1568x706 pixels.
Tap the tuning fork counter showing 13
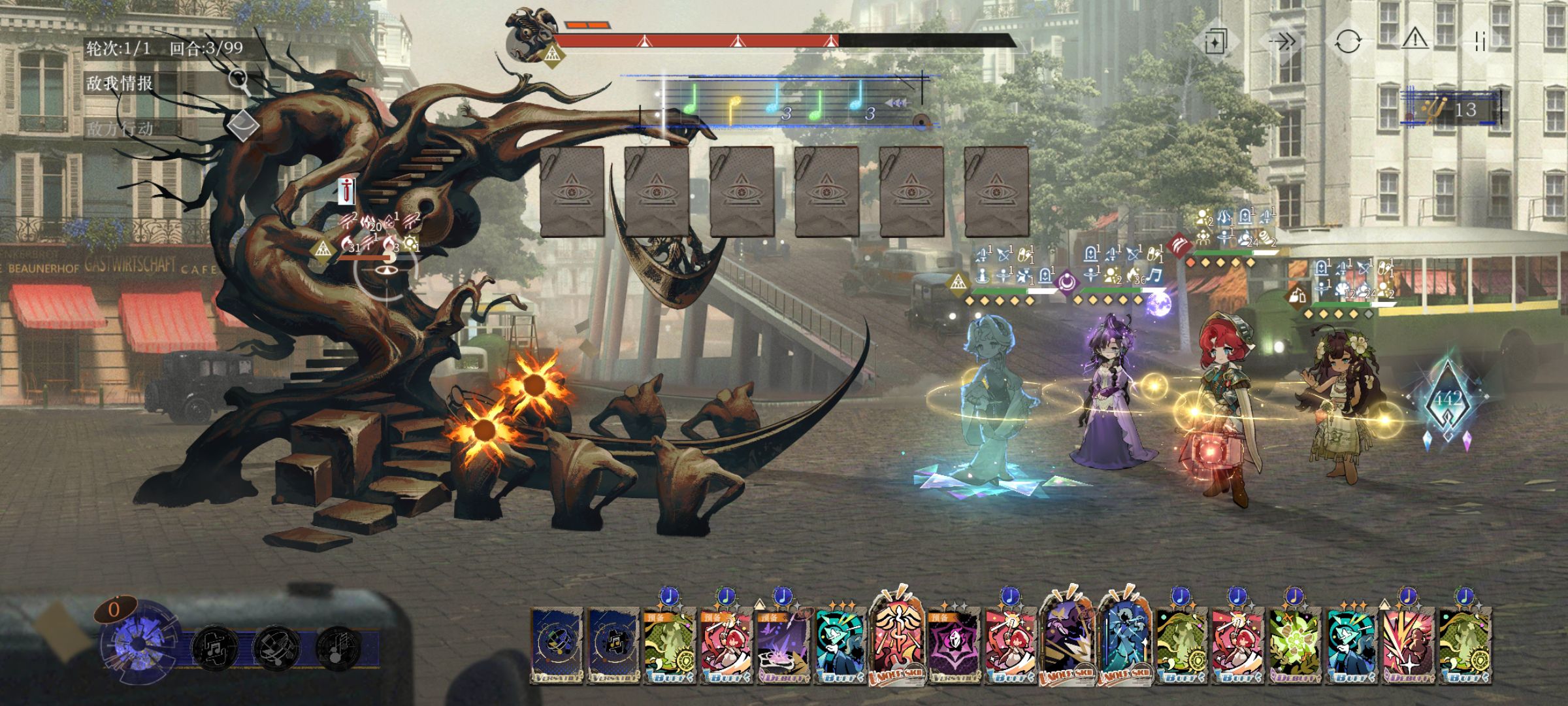[1452, 109]
